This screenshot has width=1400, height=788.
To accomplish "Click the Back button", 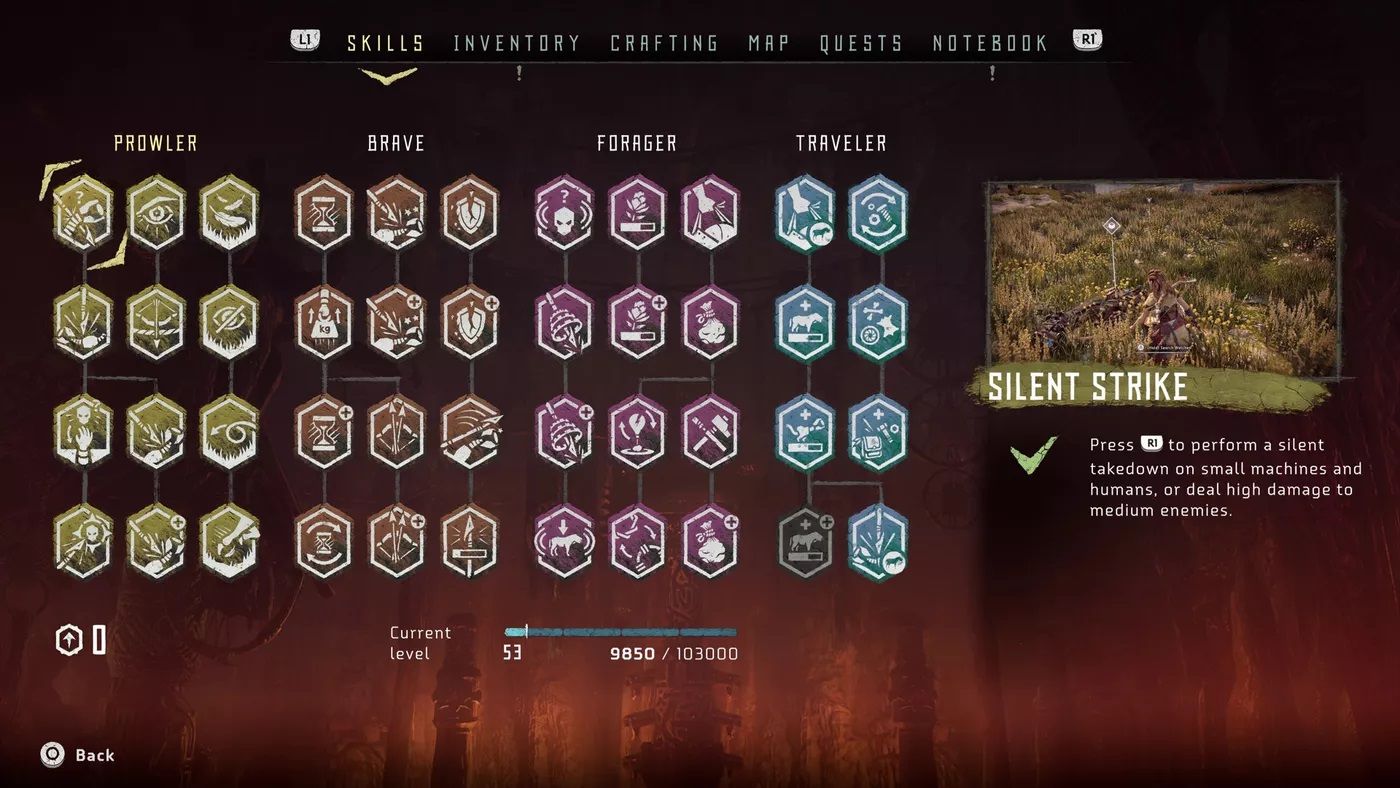I will 75,755.
